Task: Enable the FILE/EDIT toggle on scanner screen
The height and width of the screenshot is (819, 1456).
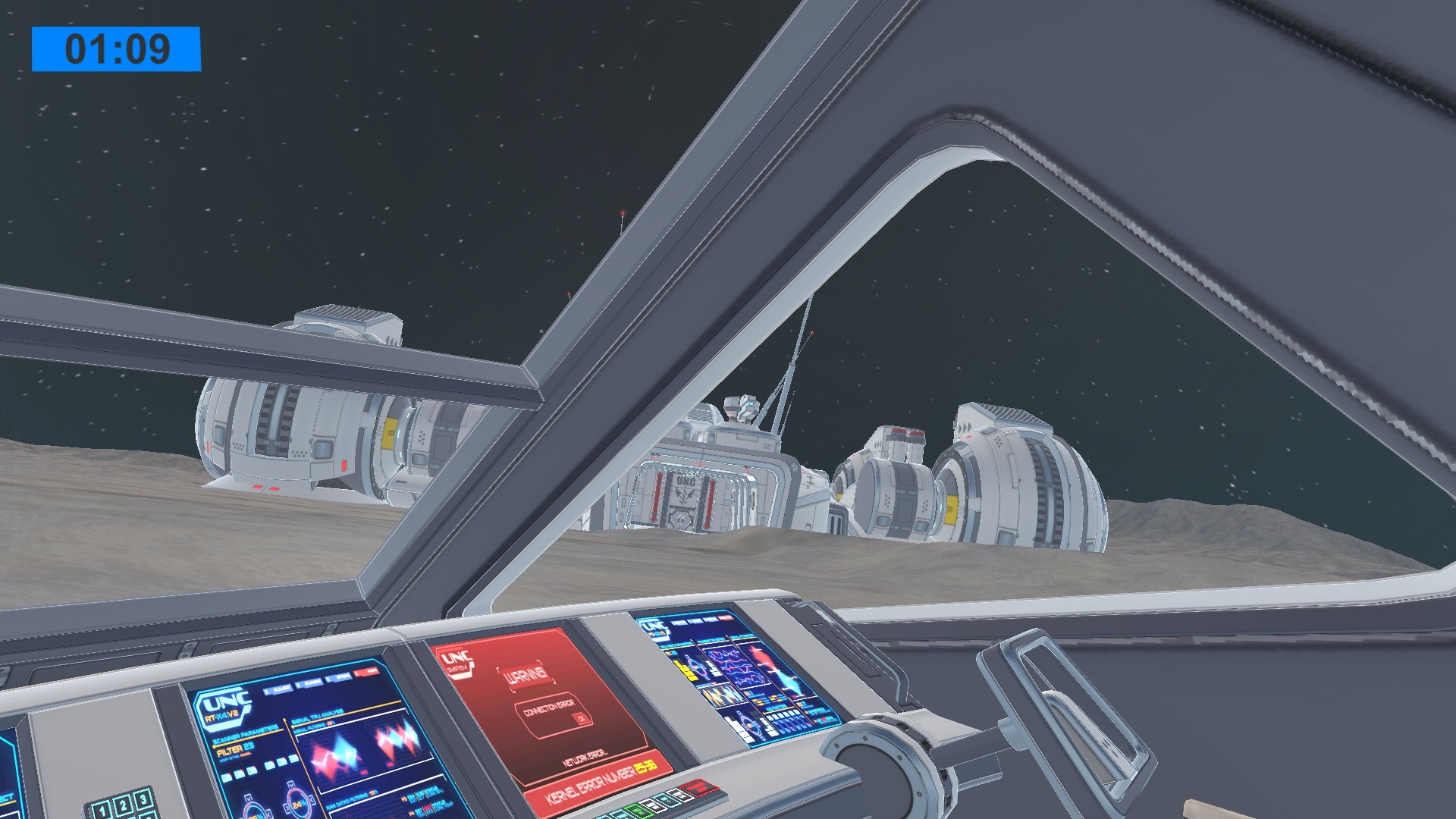Action: pos(278,689)
